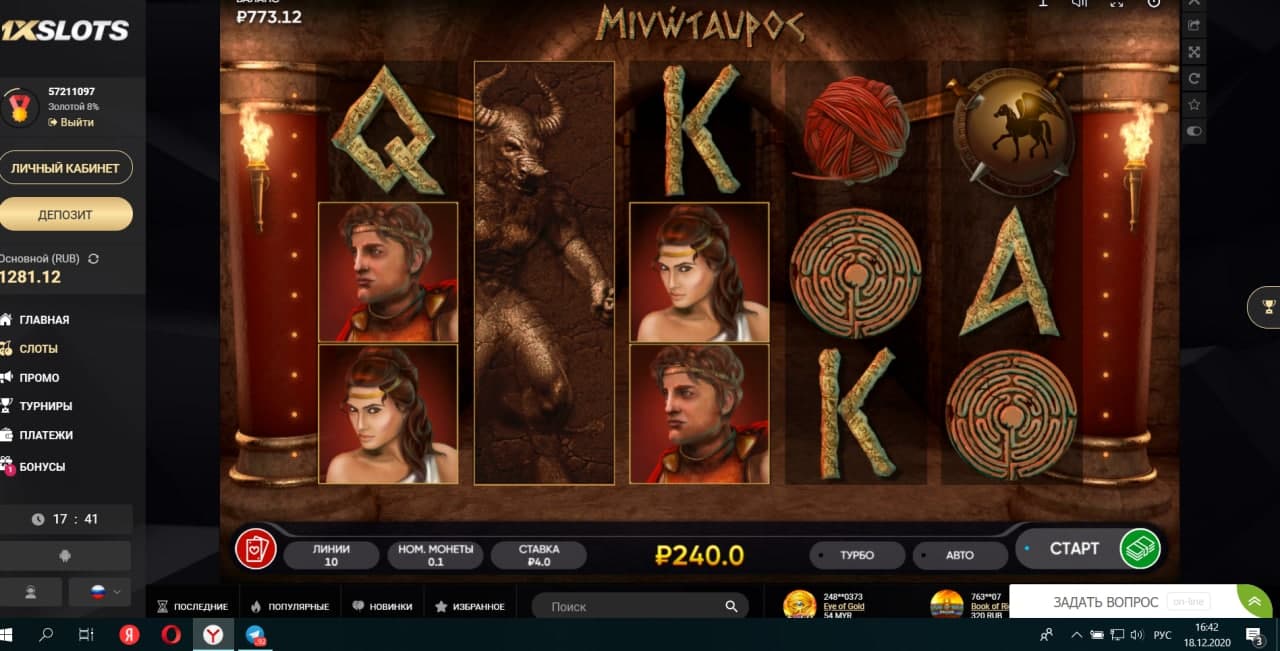
Task: Go to the ГЛАВНАЯ home page
Action: click(x=44, y=320)
